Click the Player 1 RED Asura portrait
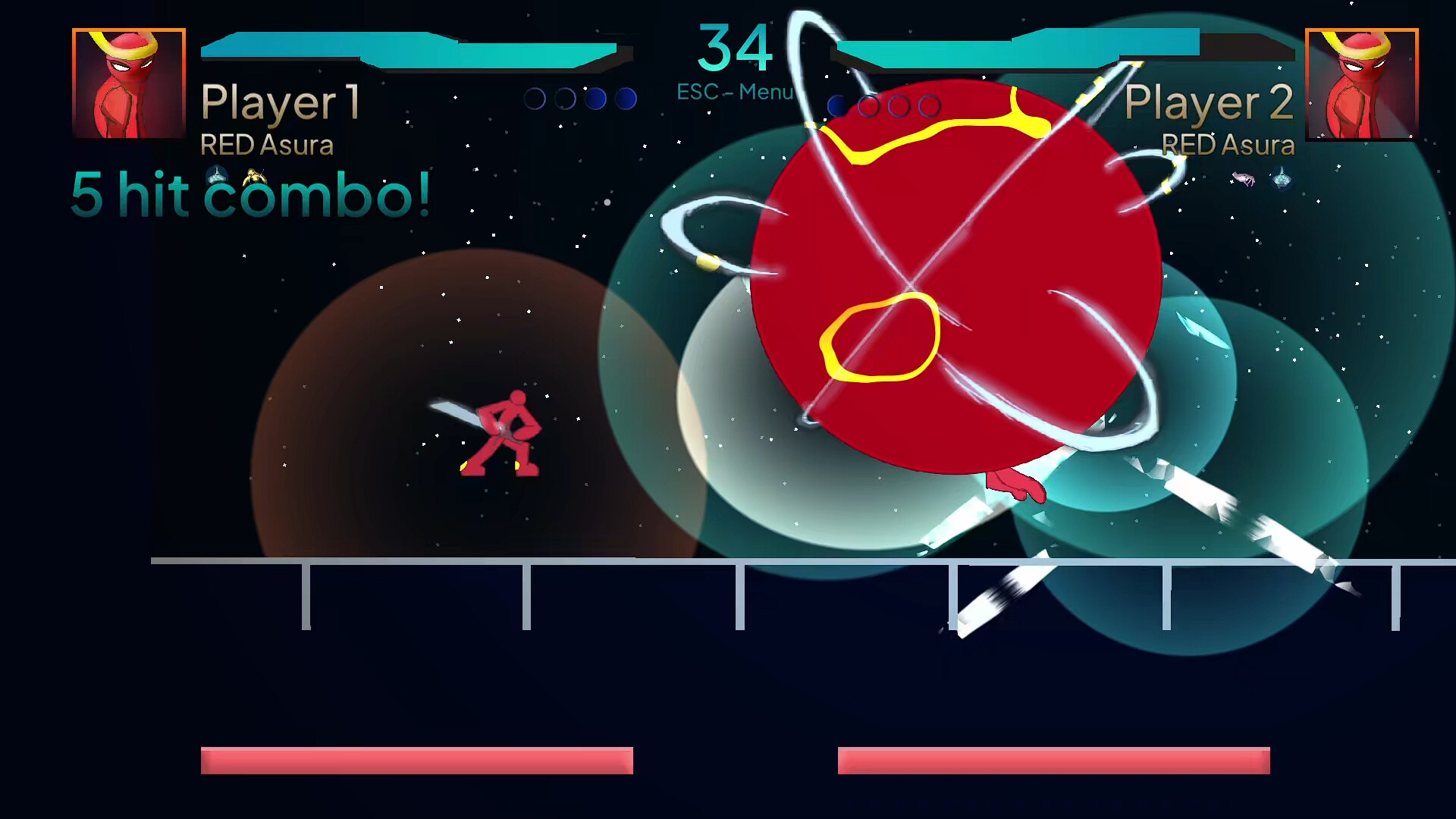 click(128, 83)
